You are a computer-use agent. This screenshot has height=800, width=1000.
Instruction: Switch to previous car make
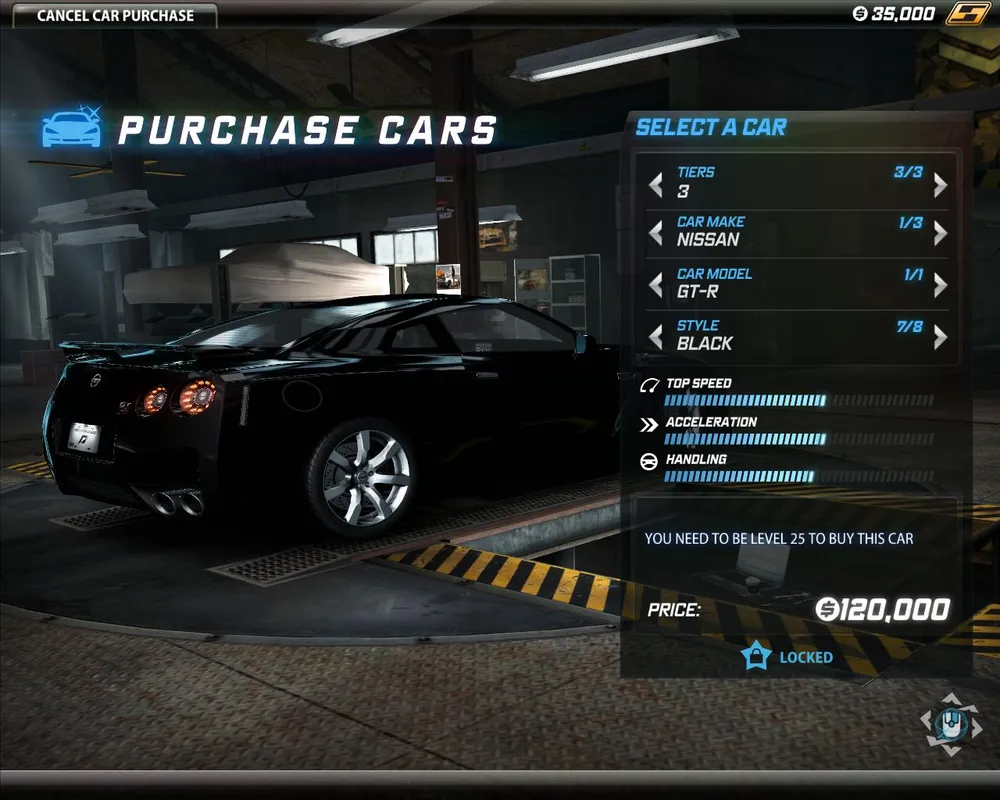[x=656, y=233]
